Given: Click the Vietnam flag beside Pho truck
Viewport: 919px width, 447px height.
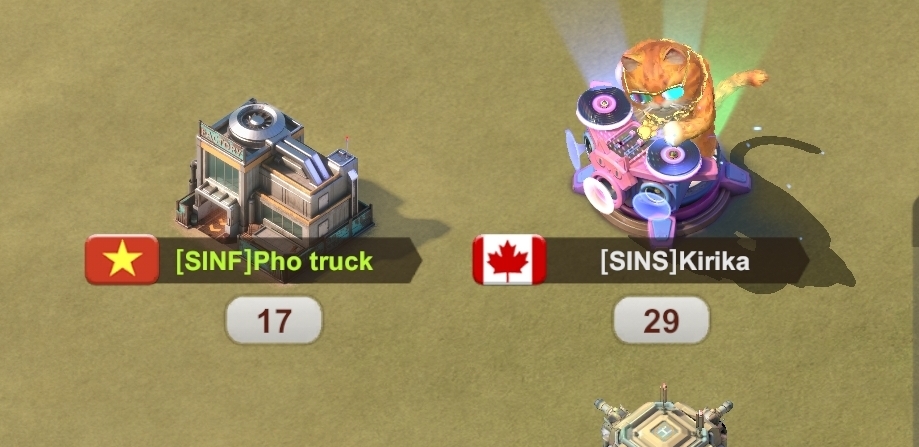Looking at the screenshot, I should (122, 260).
